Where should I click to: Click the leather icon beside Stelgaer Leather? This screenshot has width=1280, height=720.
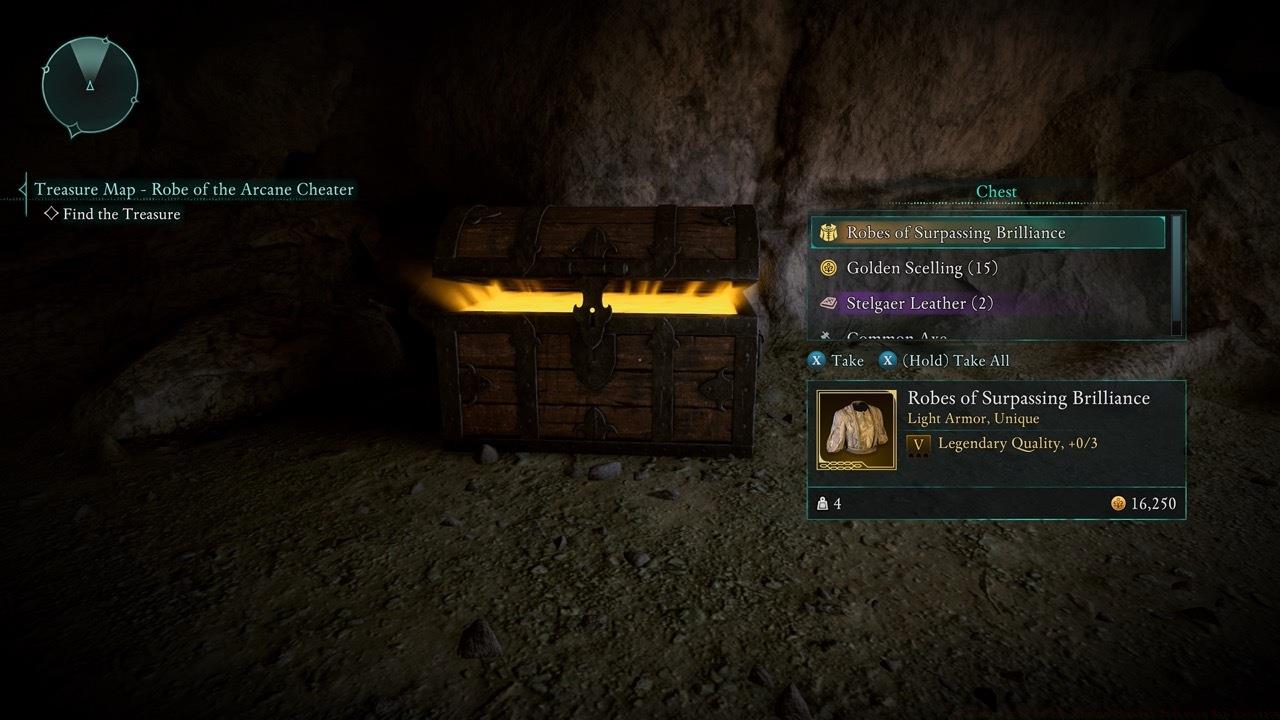pos(828,303)
